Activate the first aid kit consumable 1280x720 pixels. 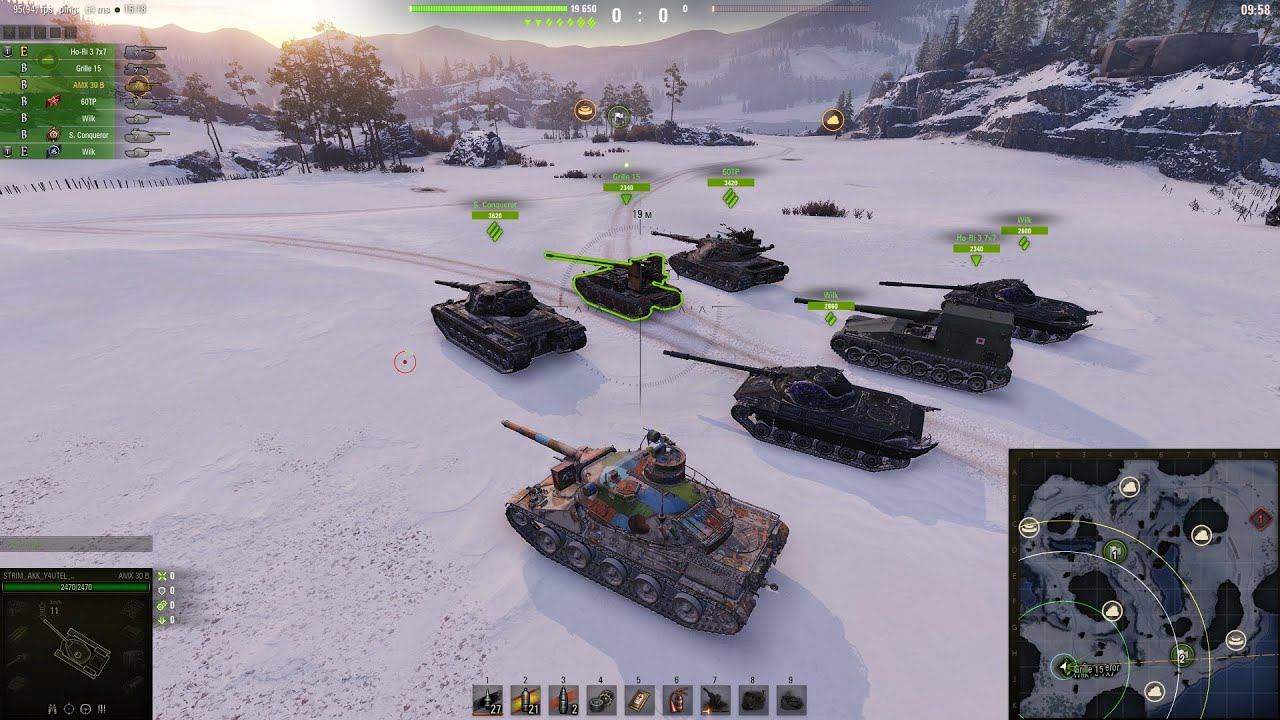[639, 700]
